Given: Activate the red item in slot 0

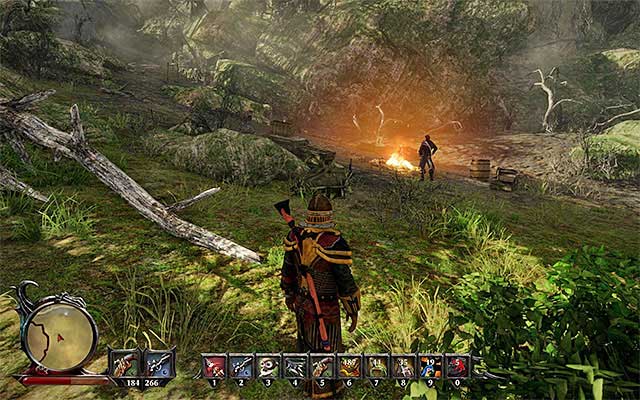Looking at the screenshot, I should tap(457, 367).
